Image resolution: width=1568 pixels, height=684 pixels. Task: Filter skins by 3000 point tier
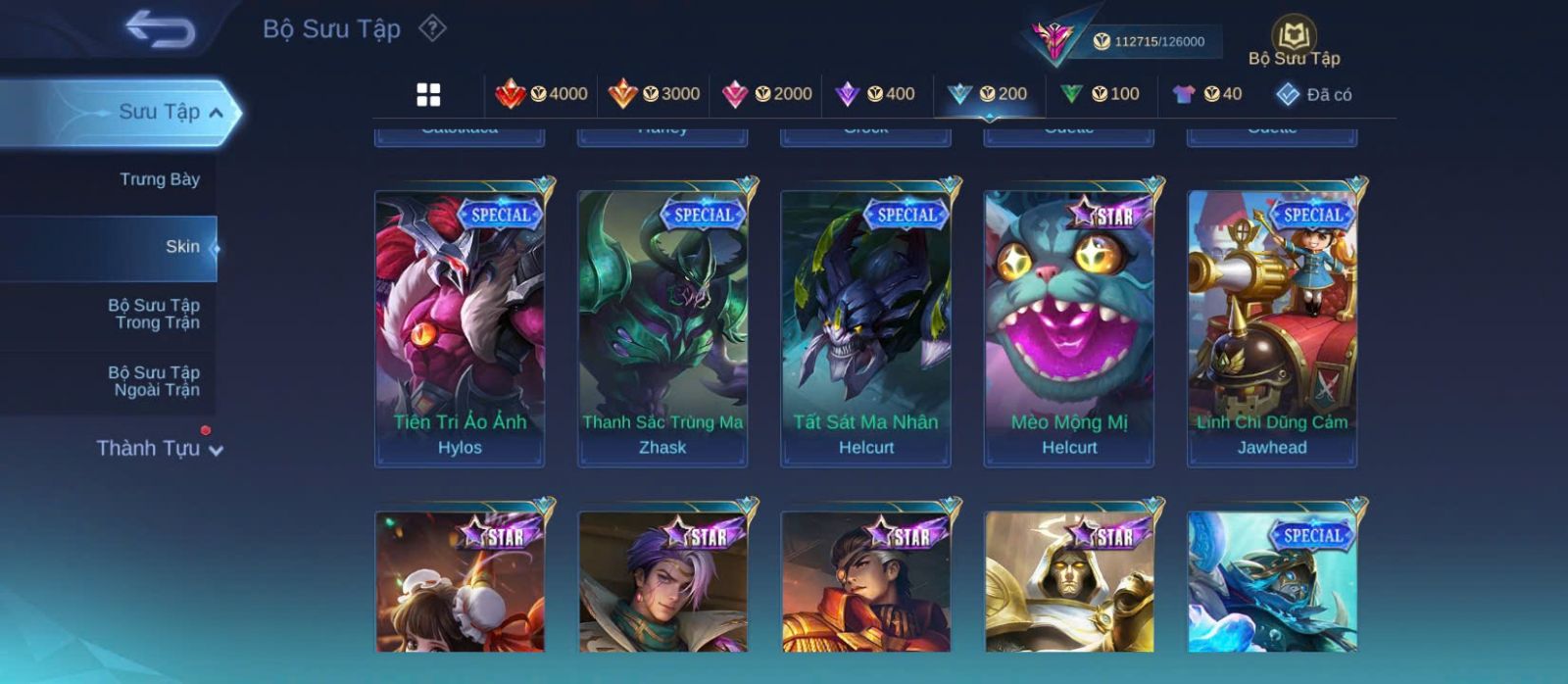coord(654,94)
